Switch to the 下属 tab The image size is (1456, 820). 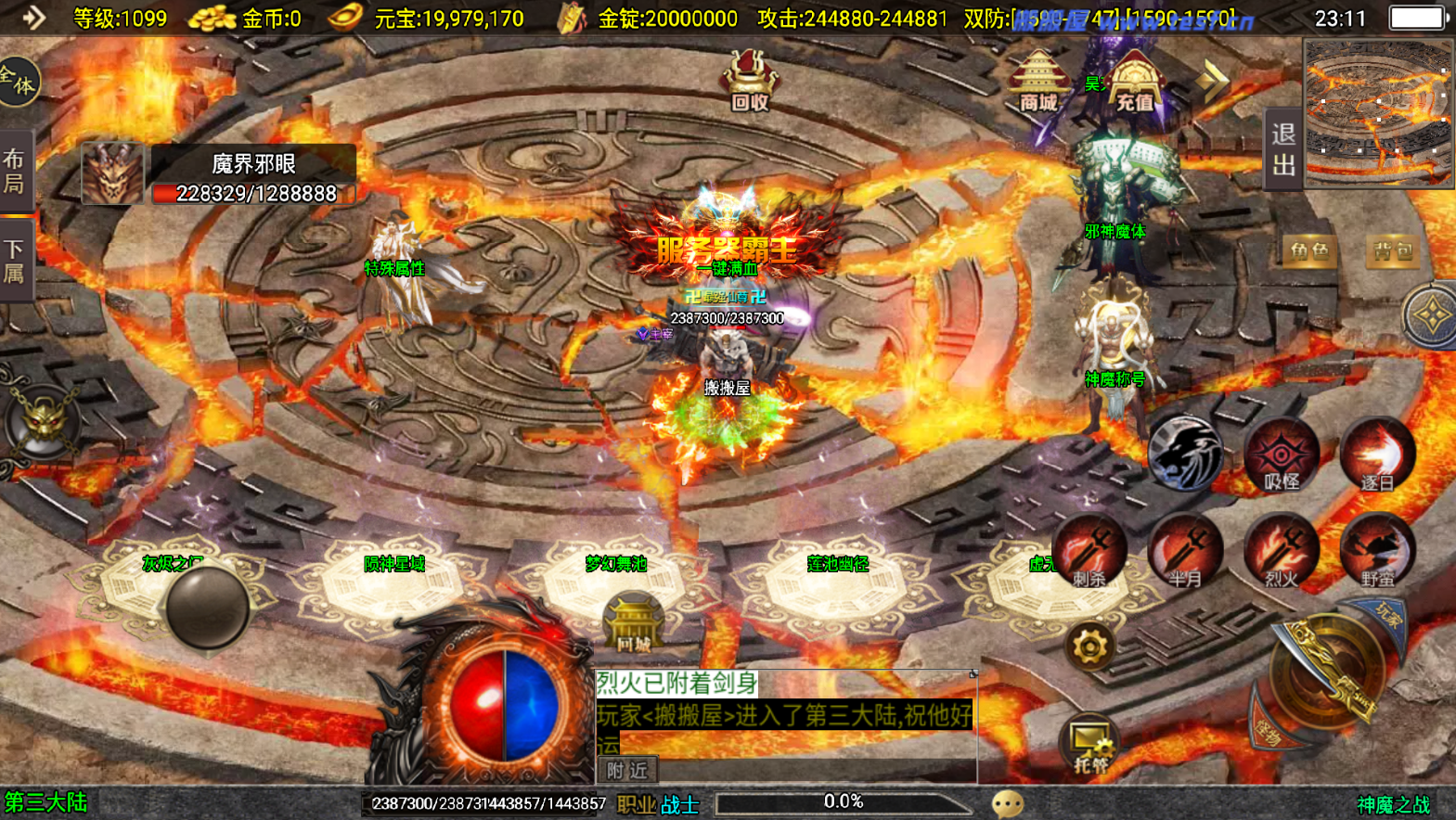coord(15,261)
